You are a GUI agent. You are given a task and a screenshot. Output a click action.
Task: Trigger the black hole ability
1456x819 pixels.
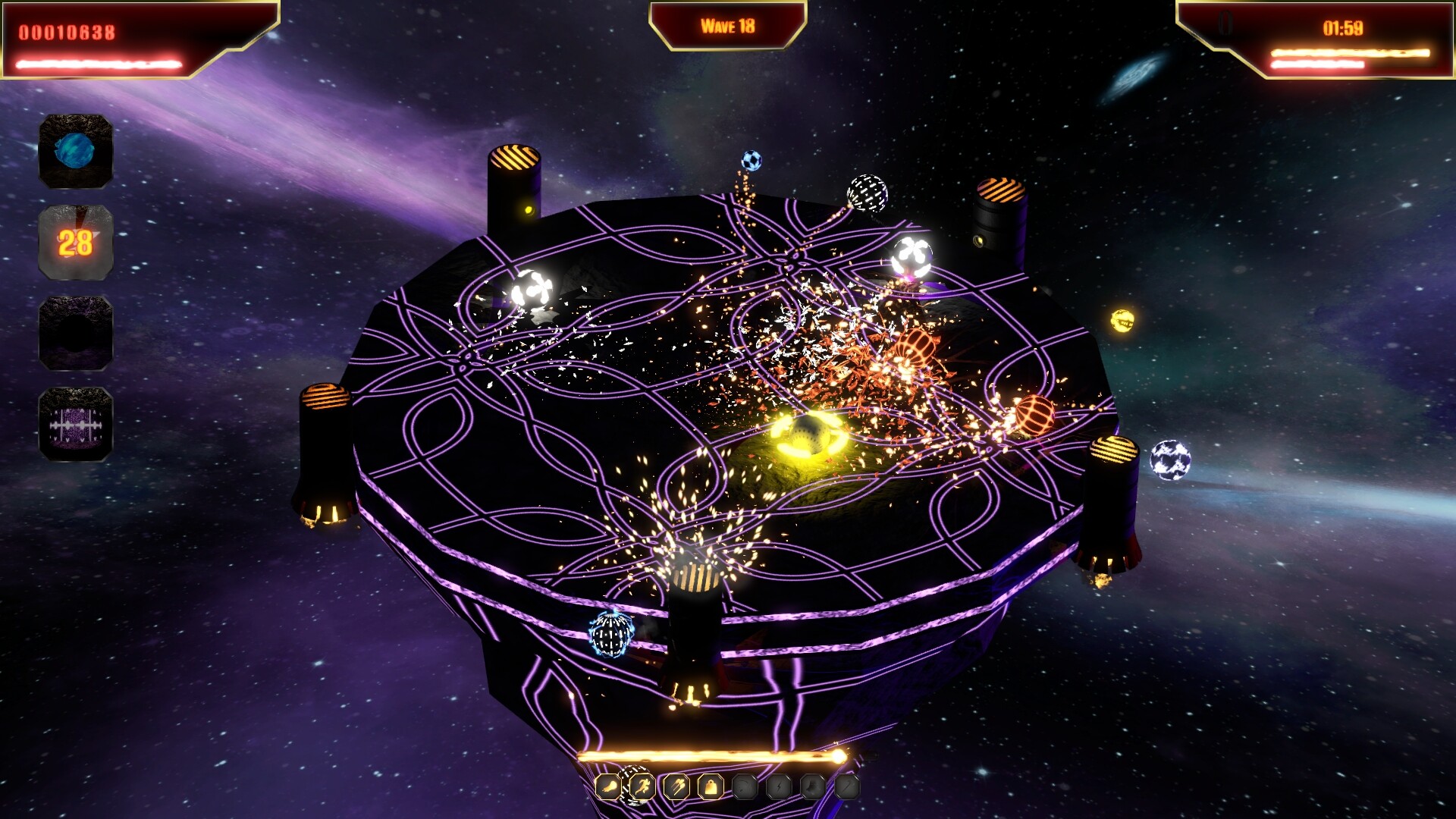(76, 333)
